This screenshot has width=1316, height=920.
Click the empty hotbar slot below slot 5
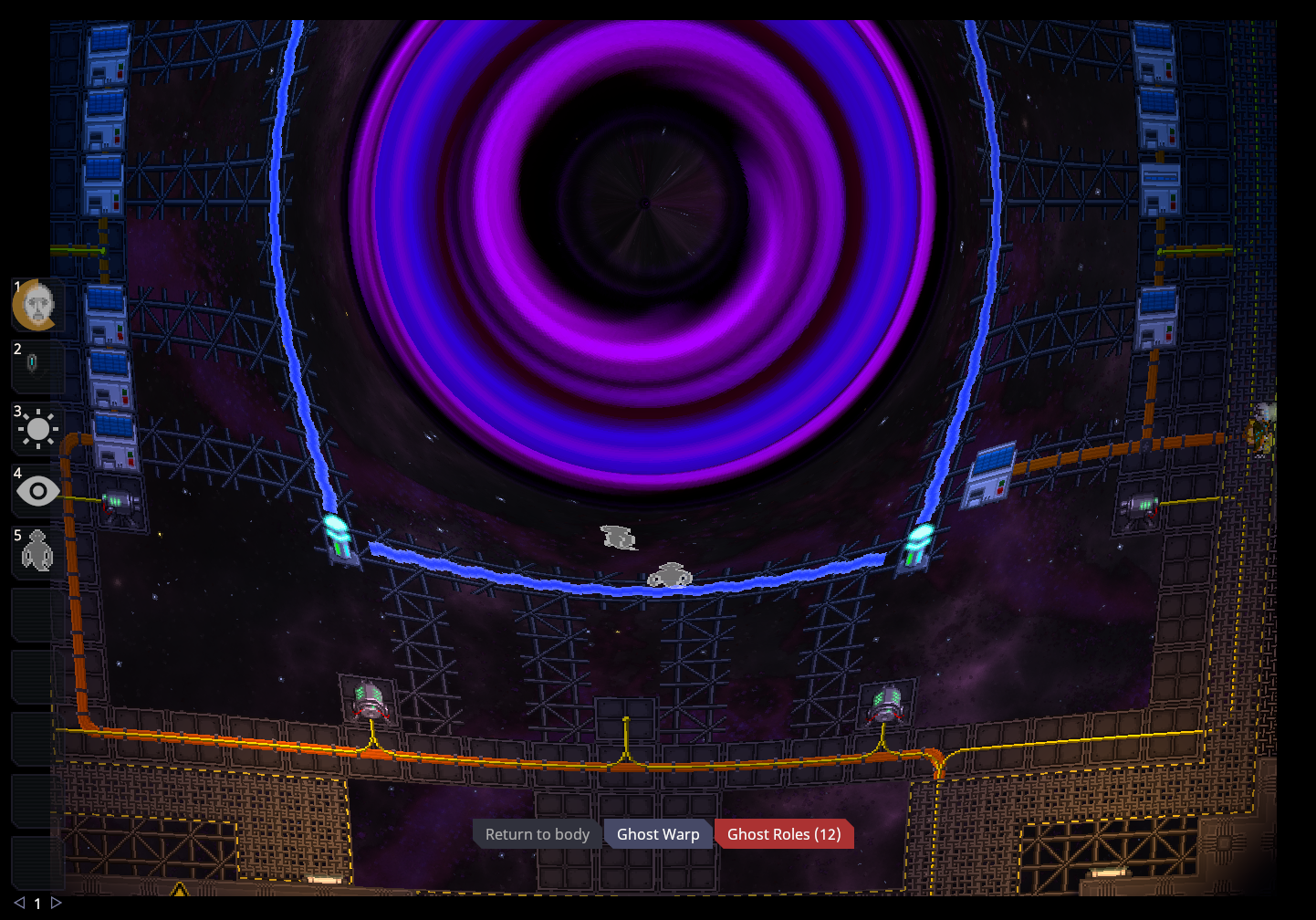(34, 613)
